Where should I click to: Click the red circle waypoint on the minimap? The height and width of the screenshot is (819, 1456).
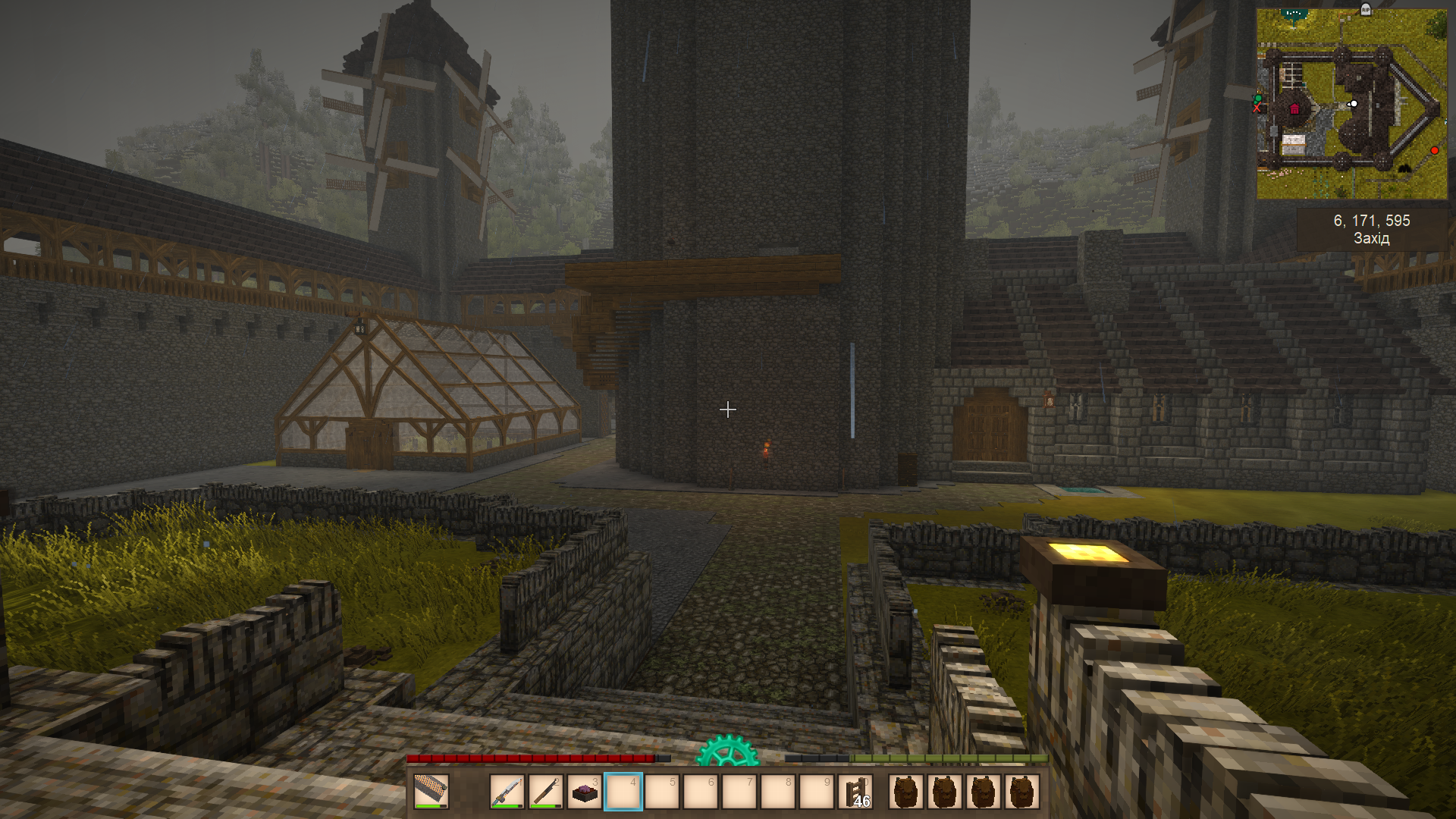point(1434,151)
